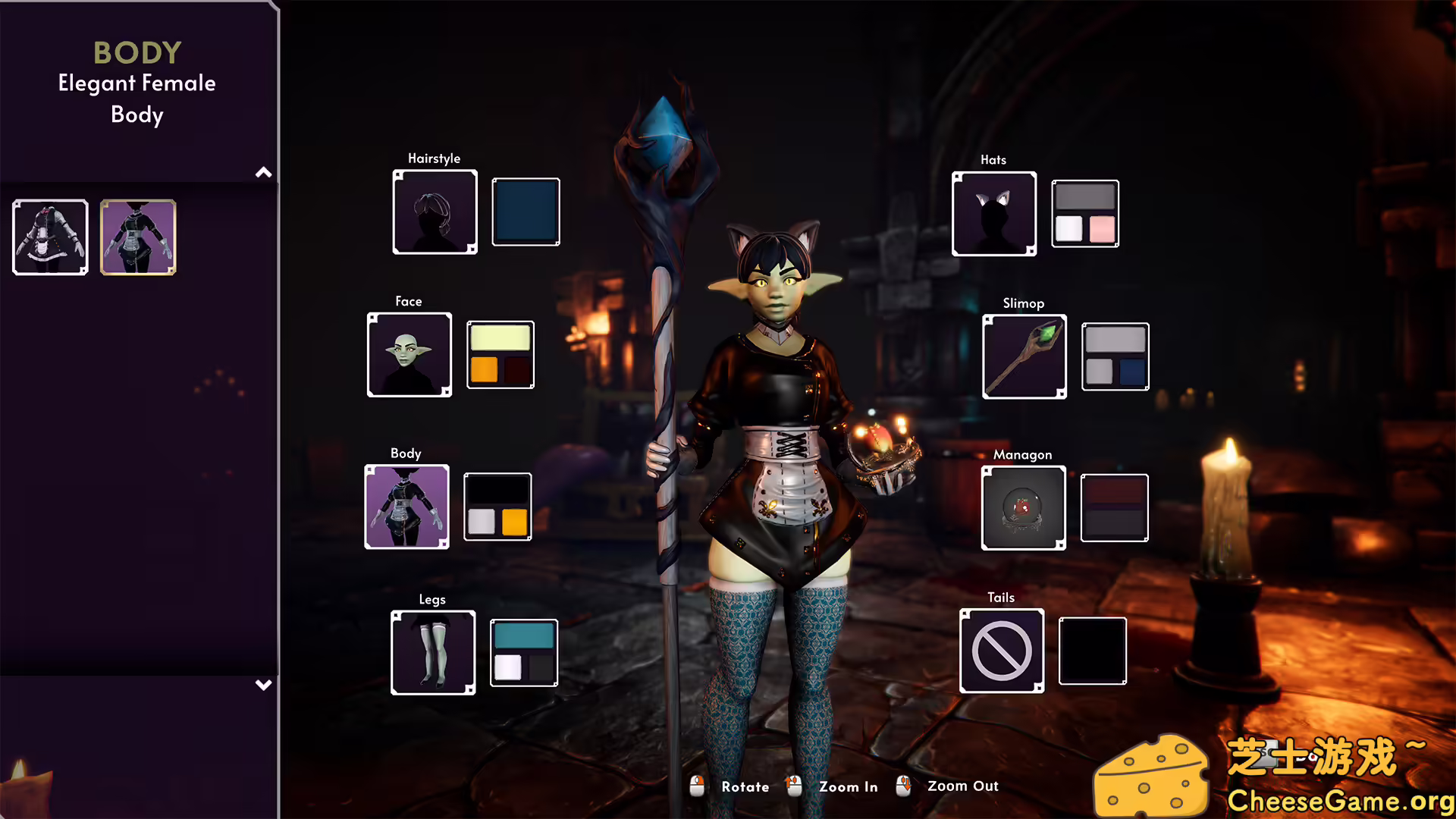Select the Elegant Female Body label
Viewport: 1456px width, 819px height.
pos(136,99)
